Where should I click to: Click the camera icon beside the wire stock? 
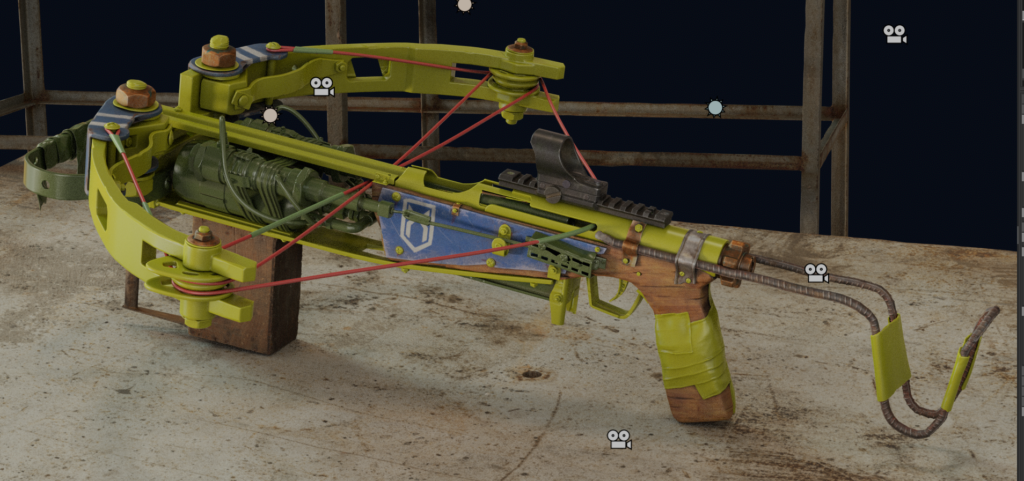[816, 272]
